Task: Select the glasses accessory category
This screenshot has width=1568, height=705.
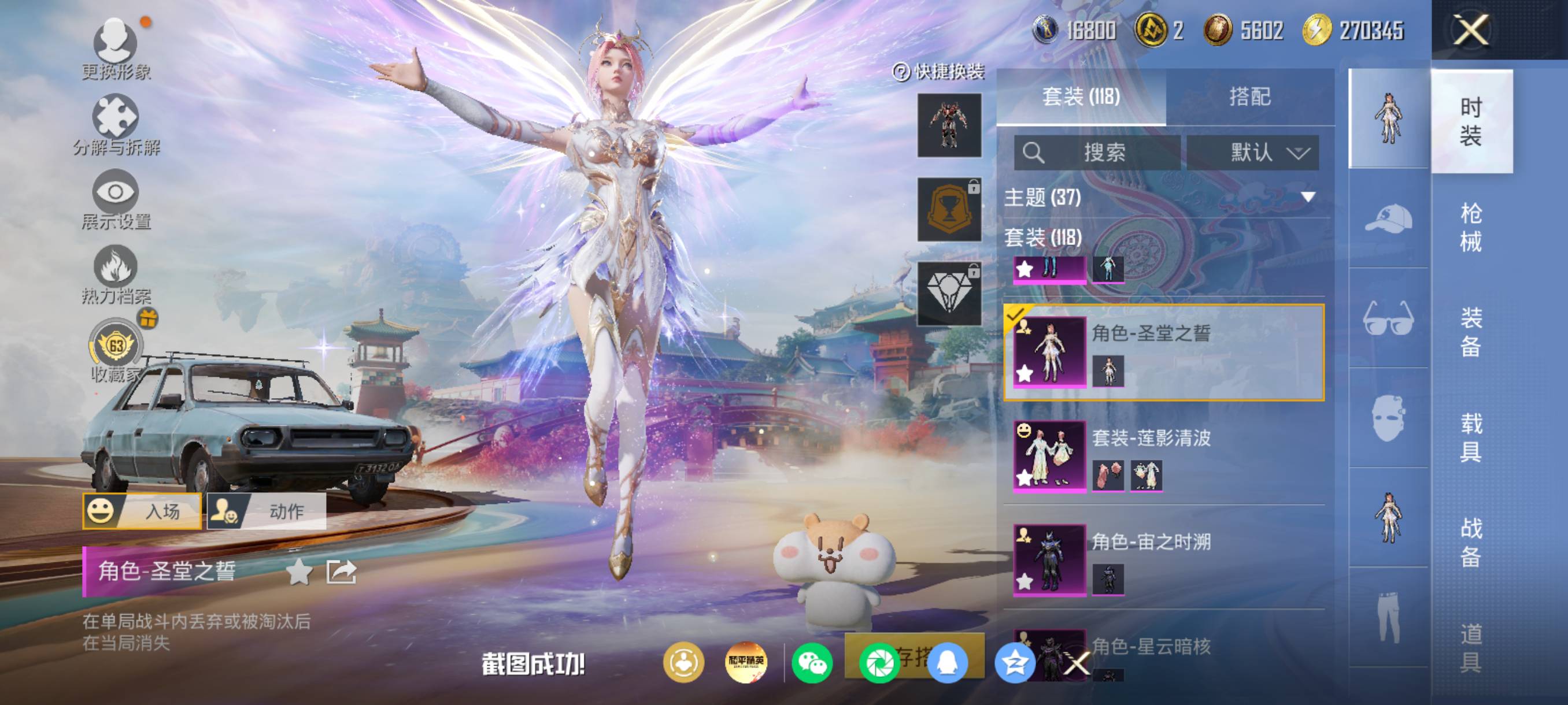Action: pyautogui.click(x=1388, y=318)
